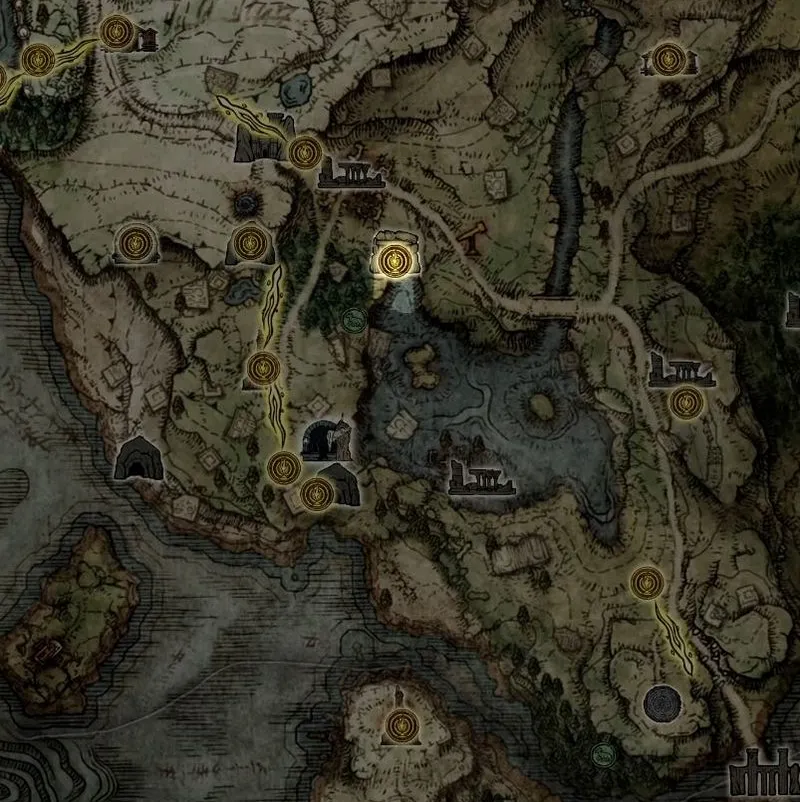Screen dimensions: 800x802
Task: Click the Gatefront grace beside the ruins
Action: coord(303,152)
